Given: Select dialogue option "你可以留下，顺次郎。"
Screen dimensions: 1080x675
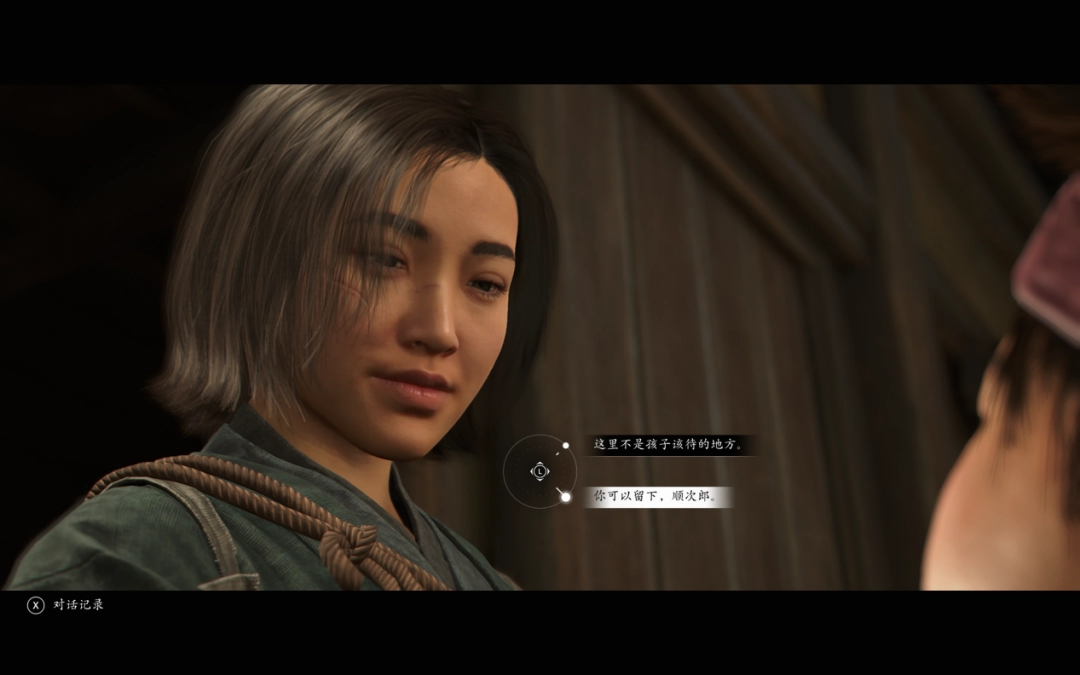Looking at the screenshot, I should [x=656, y=496].
